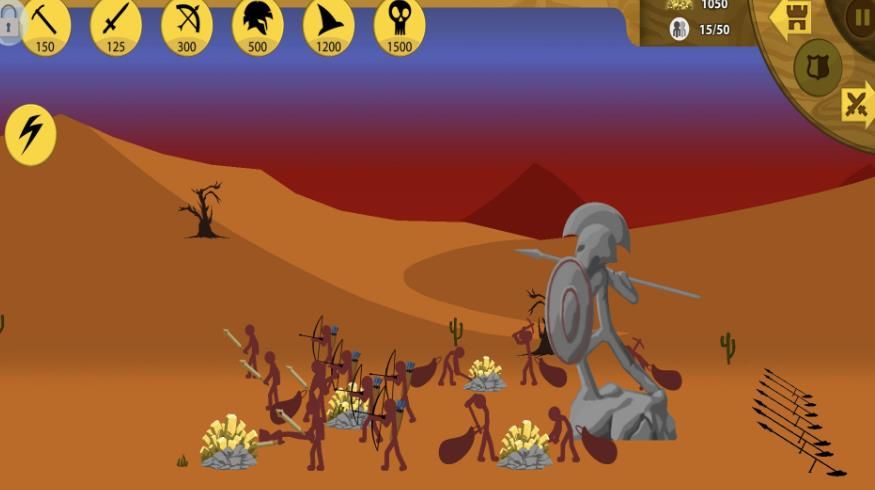Pause the game

(860, 16)
